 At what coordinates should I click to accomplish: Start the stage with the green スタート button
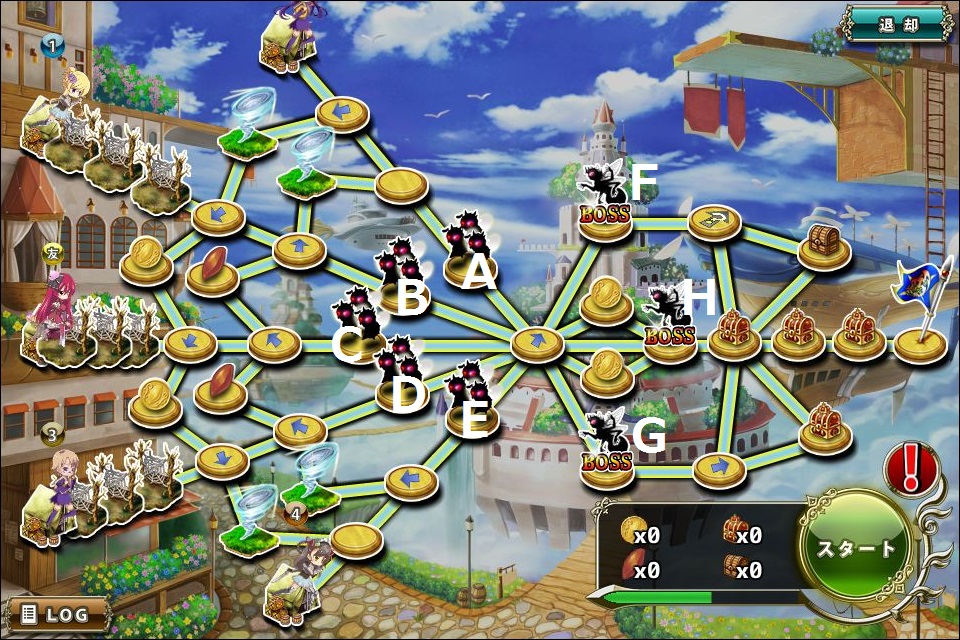858,548
